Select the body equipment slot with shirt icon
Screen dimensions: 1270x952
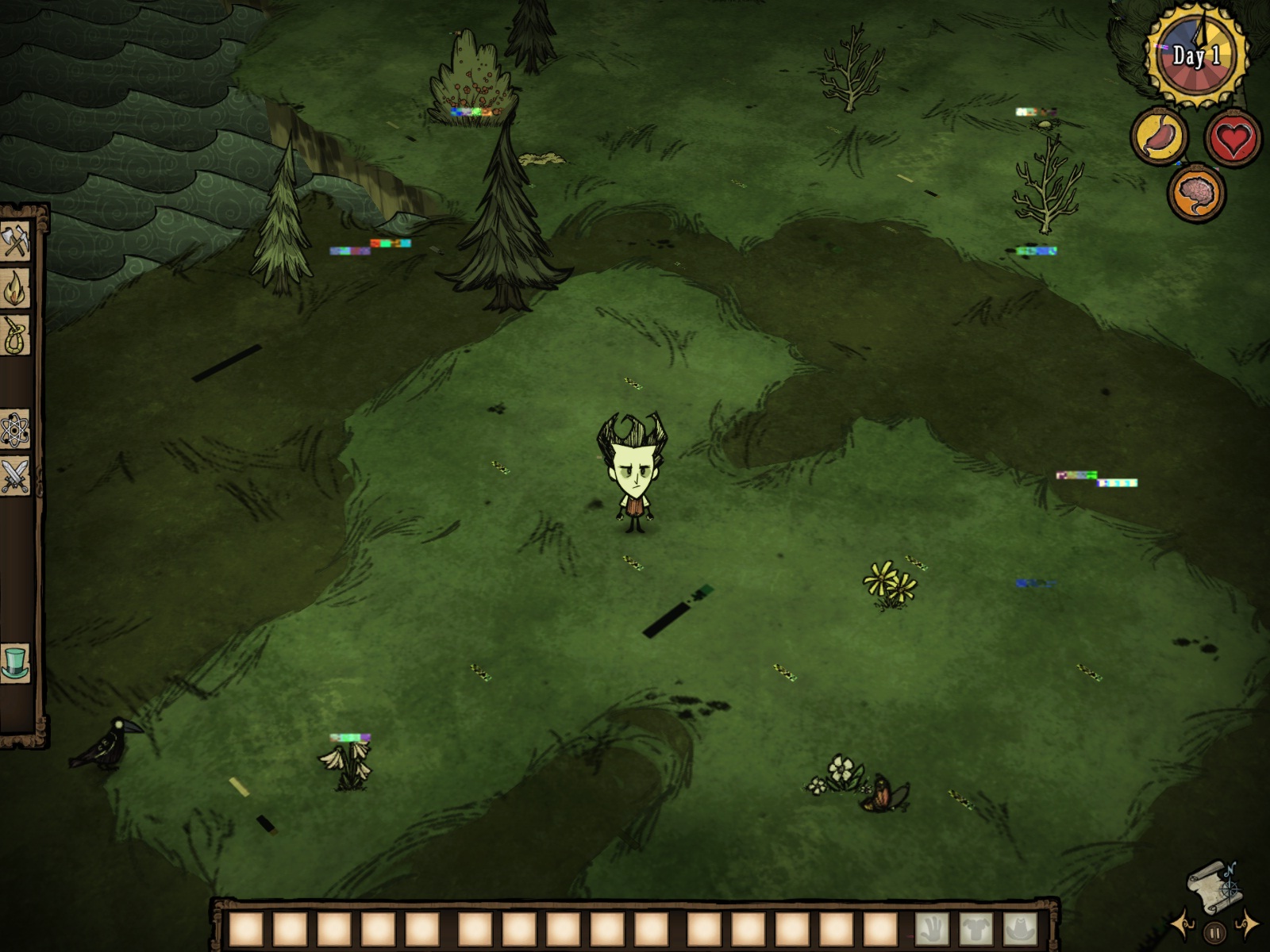click(976, 929)
